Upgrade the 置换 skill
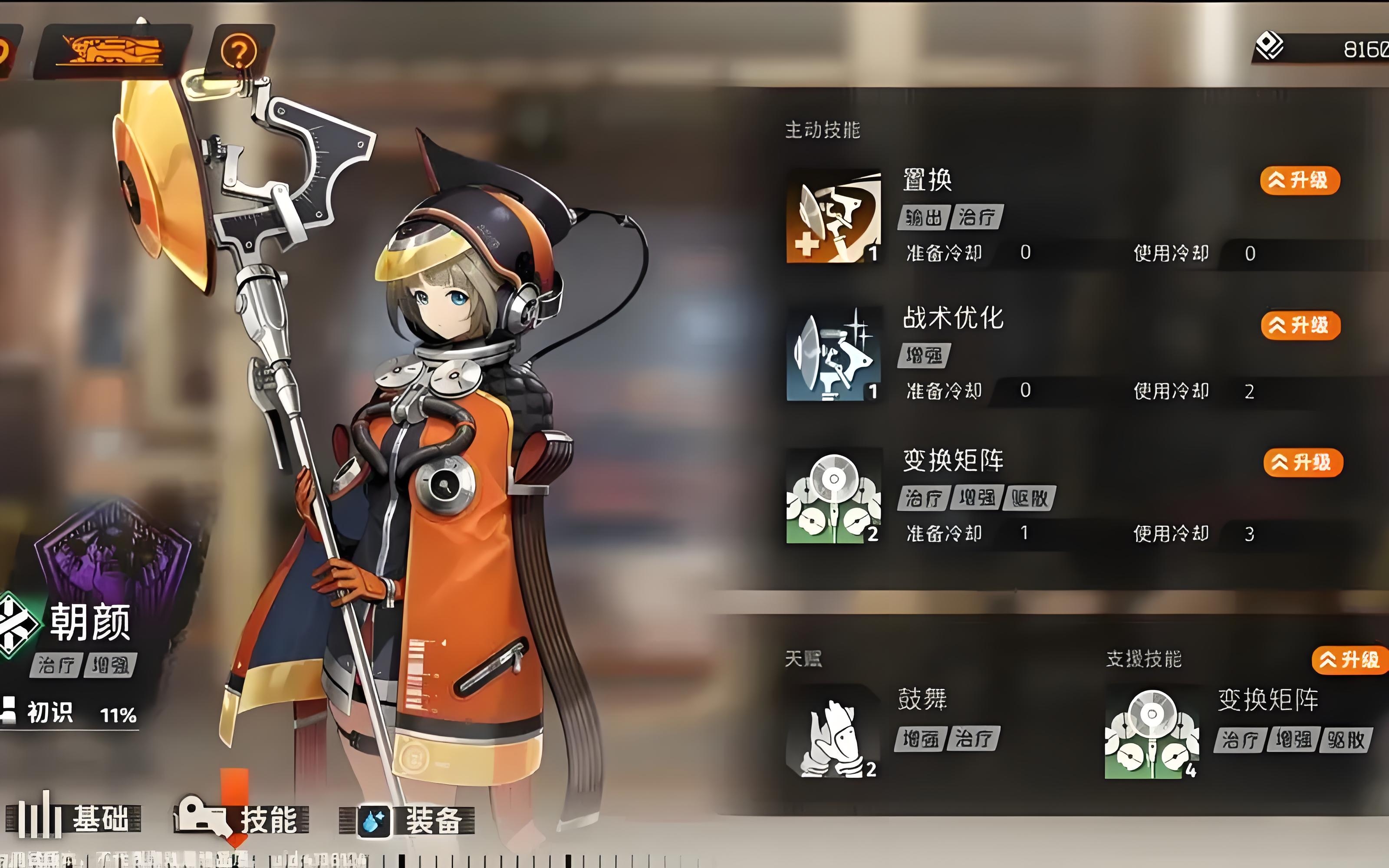This screenshot has height=868, width=1389. pos(1300,180)
